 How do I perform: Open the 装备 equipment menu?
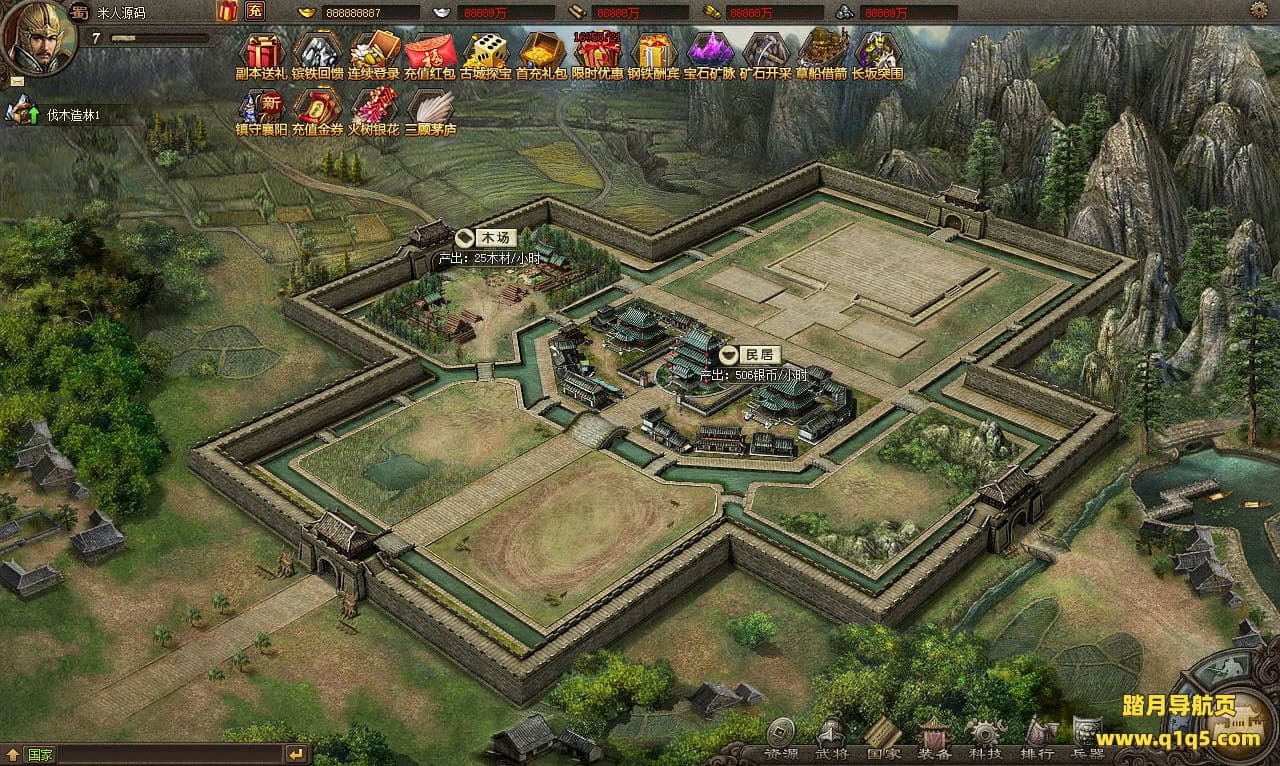(x=934, y=738)
